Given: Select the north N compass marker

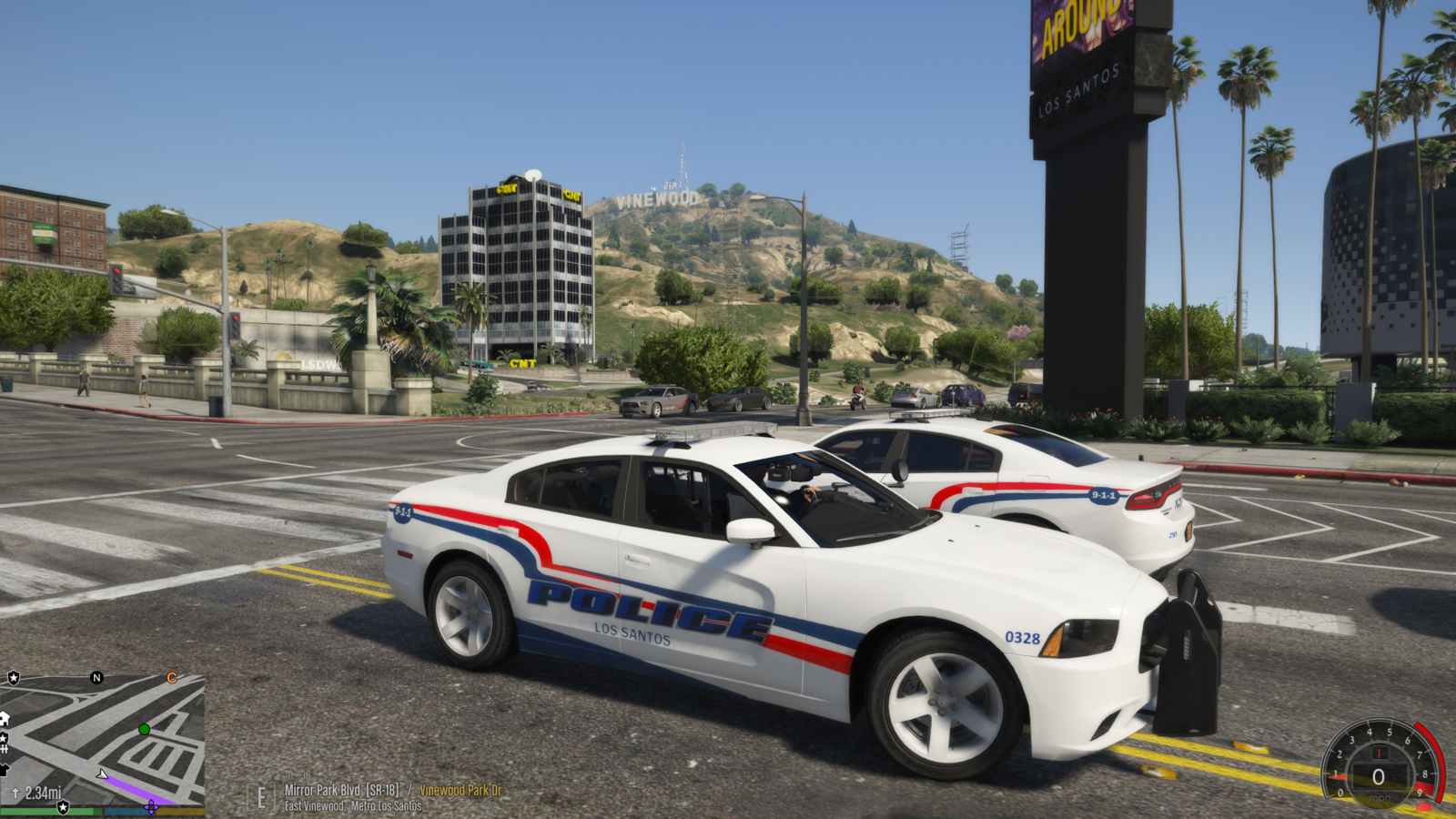Looking at the screenshot, I should coord(96,678).
